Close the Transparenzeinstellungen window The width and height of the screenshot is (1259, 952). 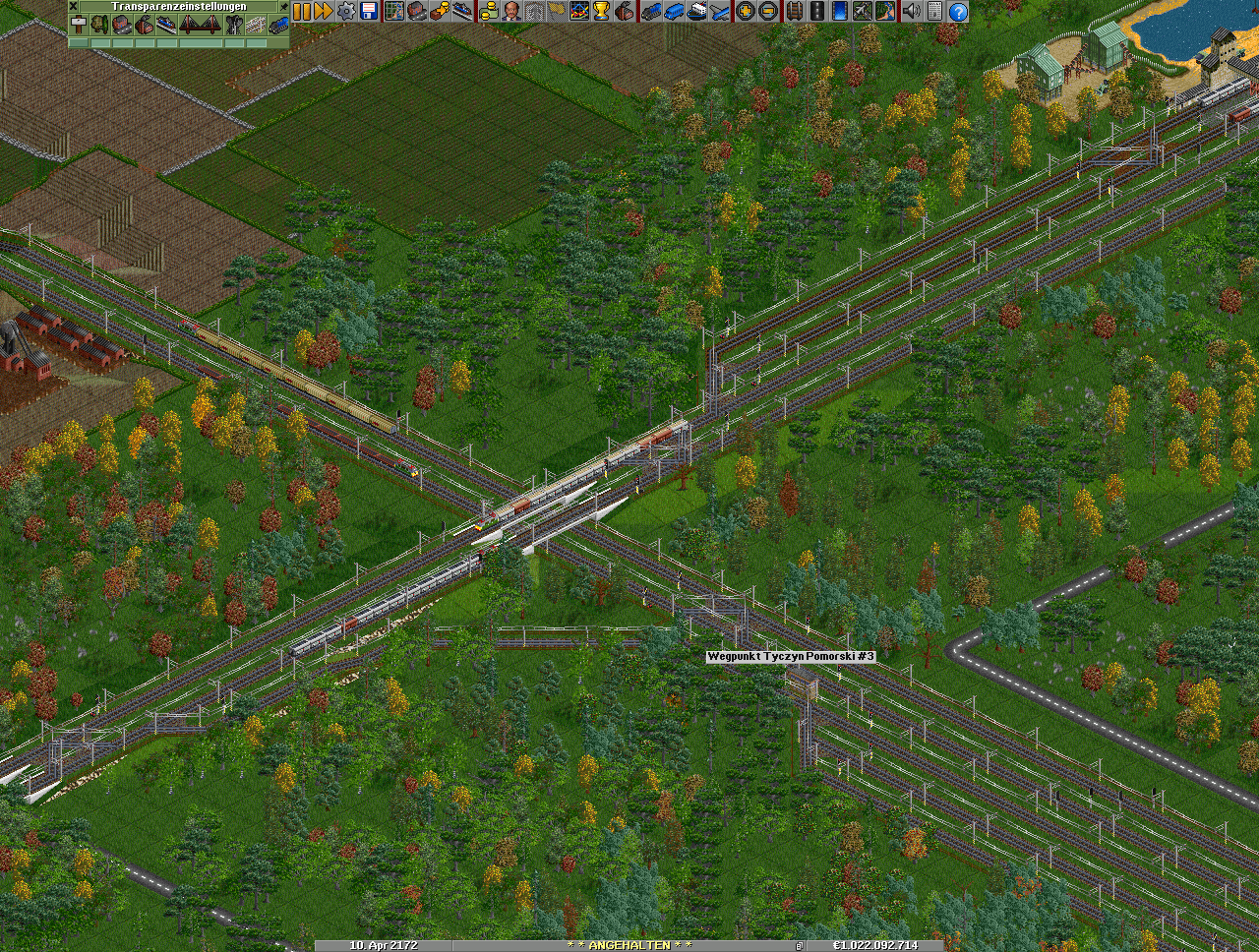coord(73,6)
